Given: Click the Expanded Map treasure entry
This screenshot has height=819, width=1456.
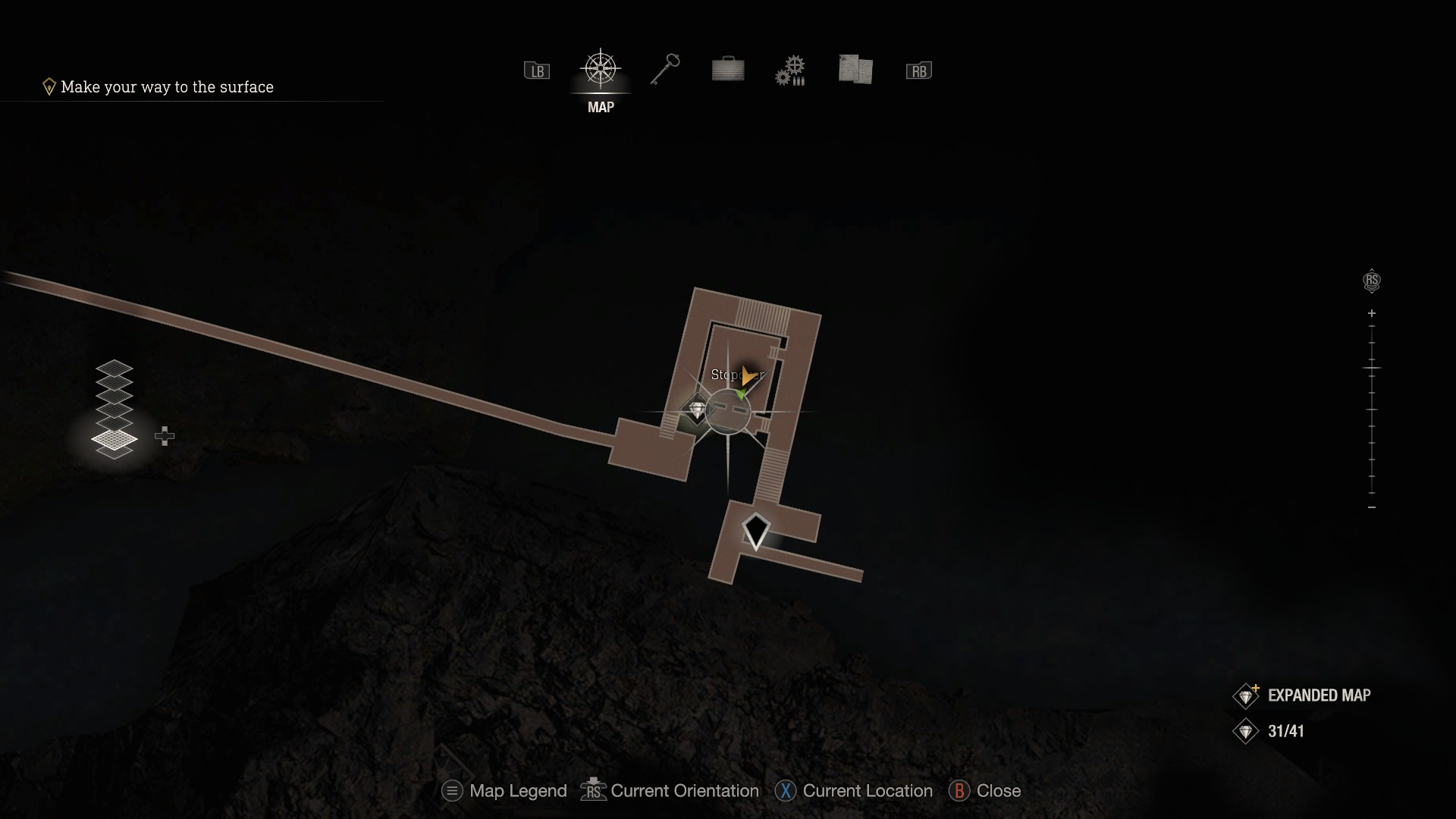Looking at the screenshot, I should tap(1304, 695).
